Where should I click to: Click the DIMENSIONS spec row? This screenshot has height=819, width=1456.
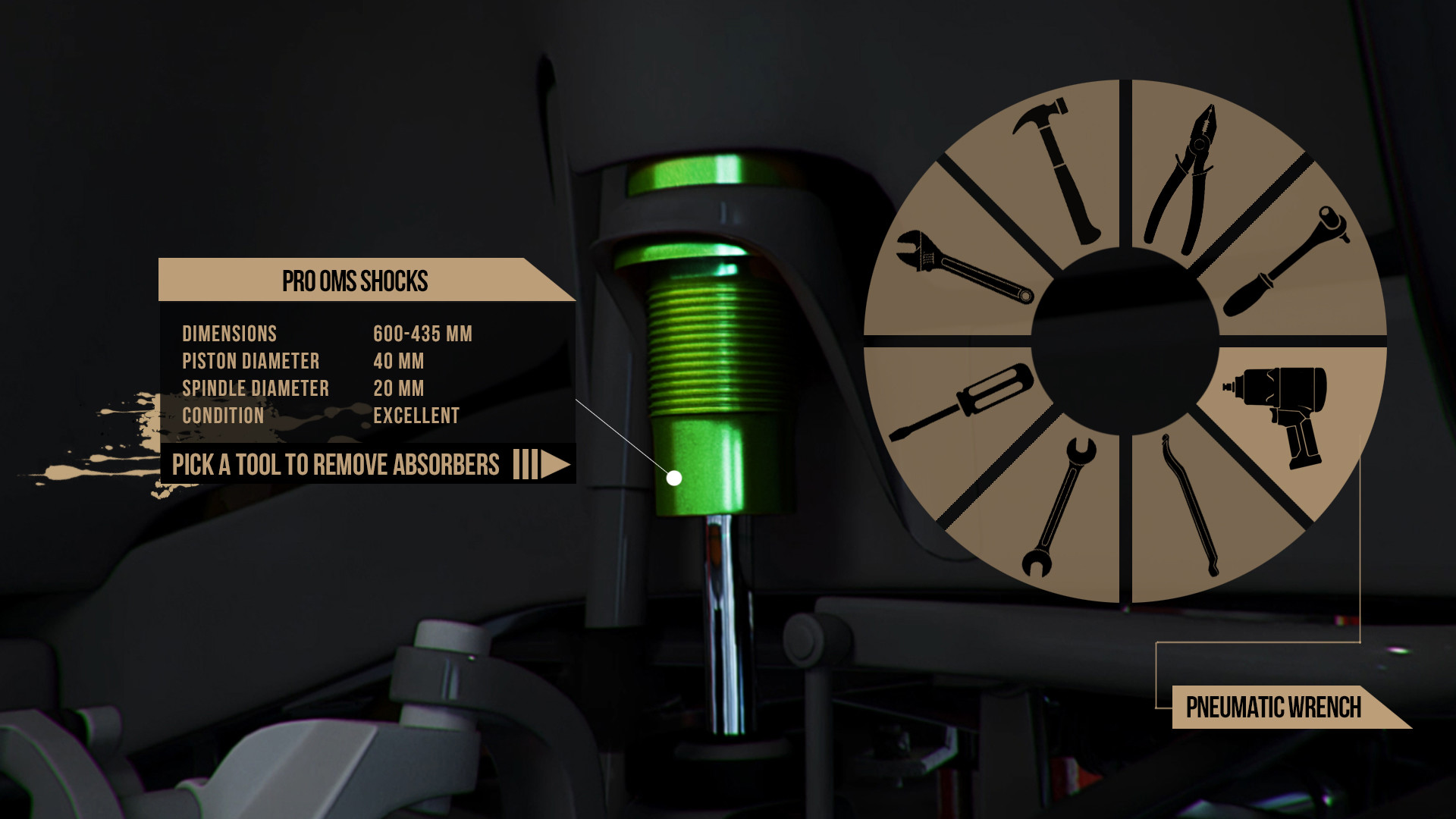pyautogui.click(x=229, y=334)
